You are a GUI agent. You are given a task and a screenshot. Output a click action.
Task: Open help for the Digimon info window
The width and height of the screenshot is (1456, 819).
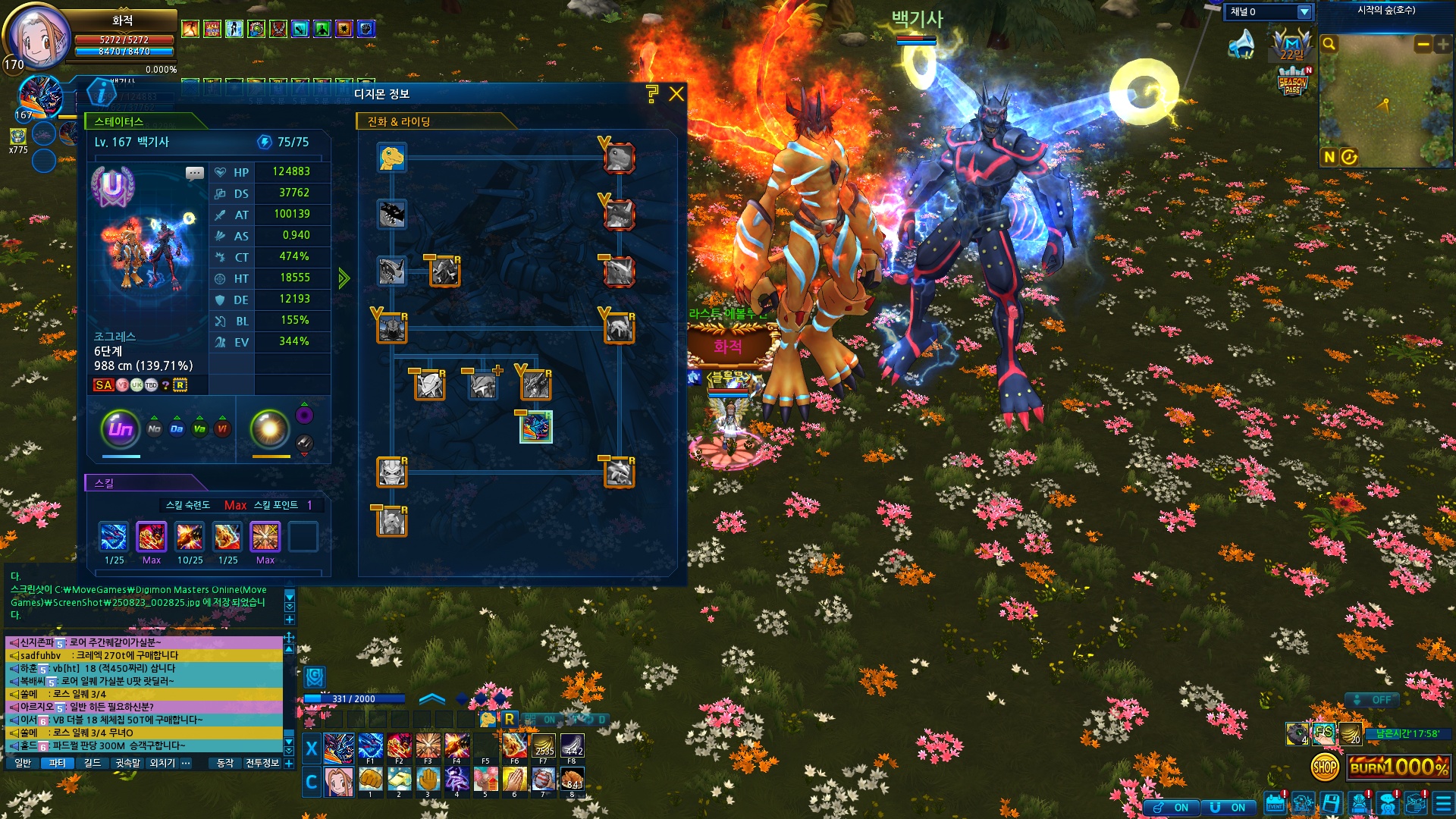[652, 94]
